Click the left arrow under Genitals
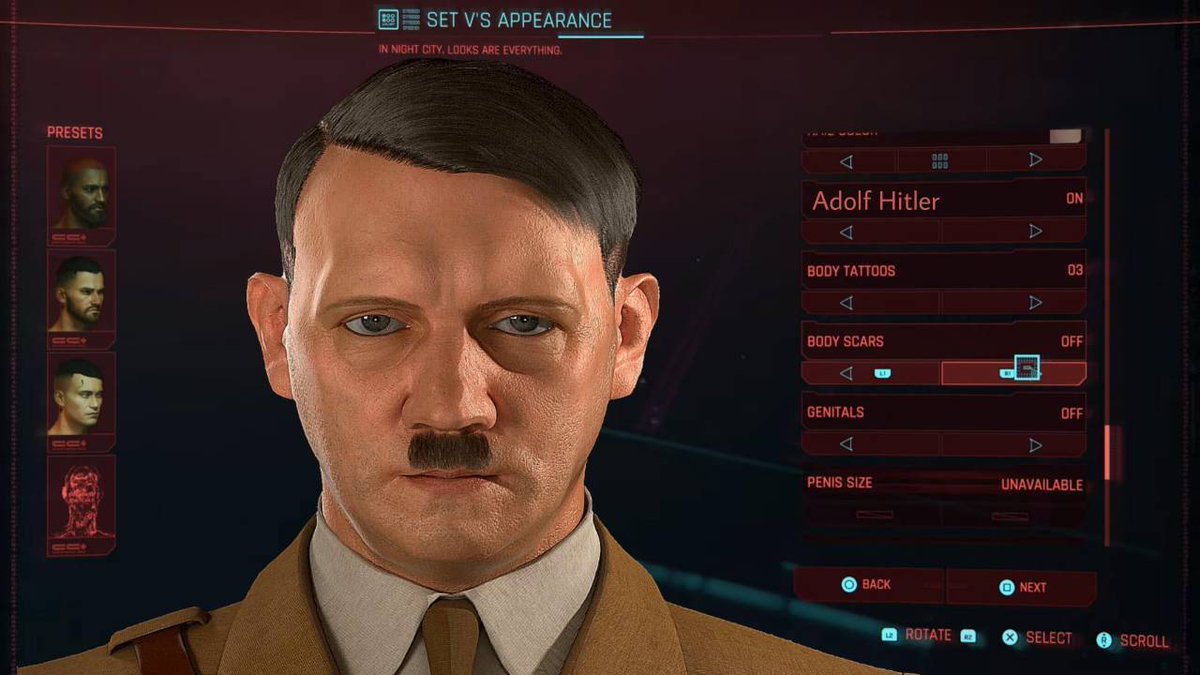 846,444
